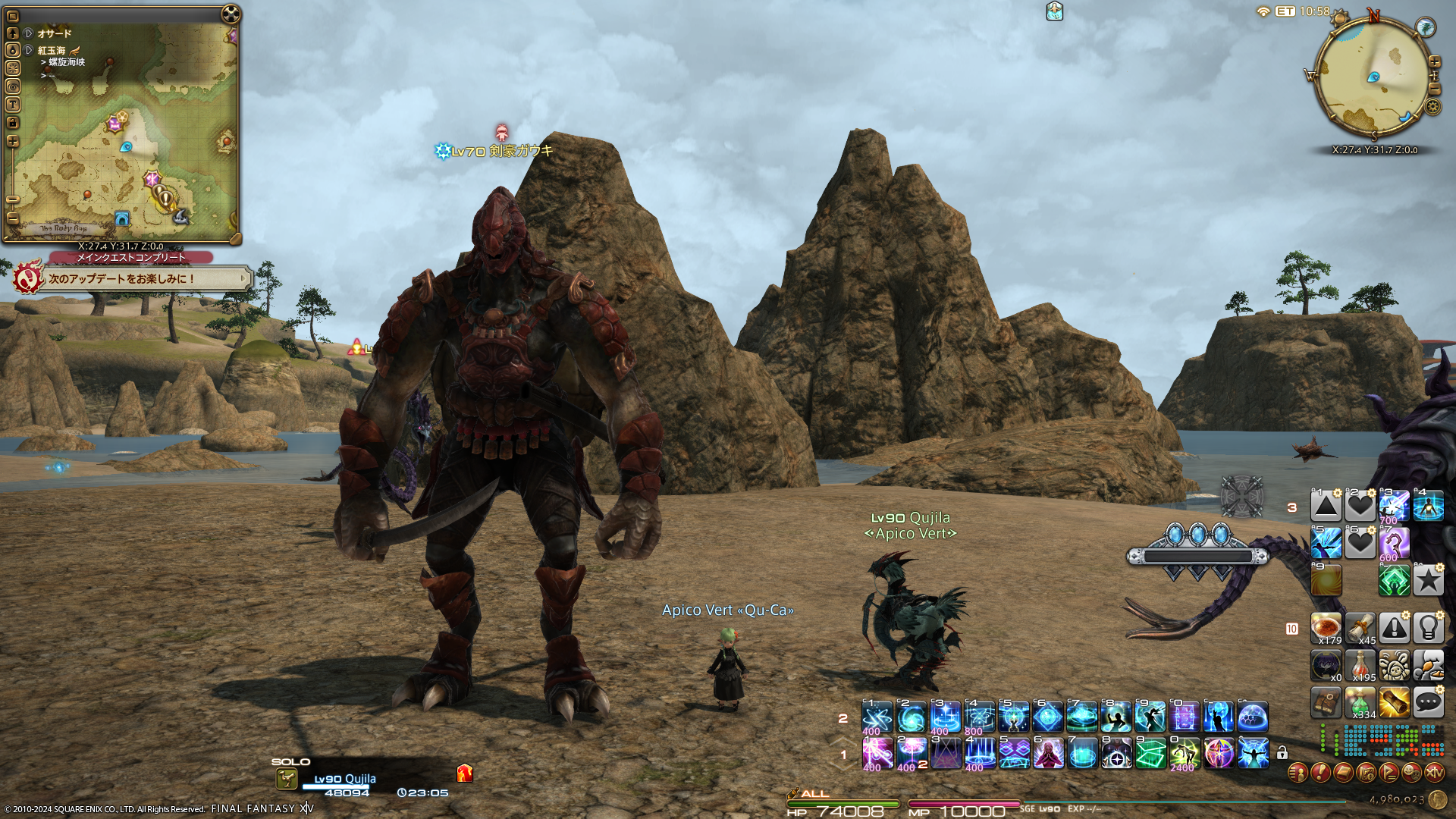Image resolution: width=1456 pixels, height=819 pixels.
Task: Click the black star macro icon
Action: [1428, 581]
